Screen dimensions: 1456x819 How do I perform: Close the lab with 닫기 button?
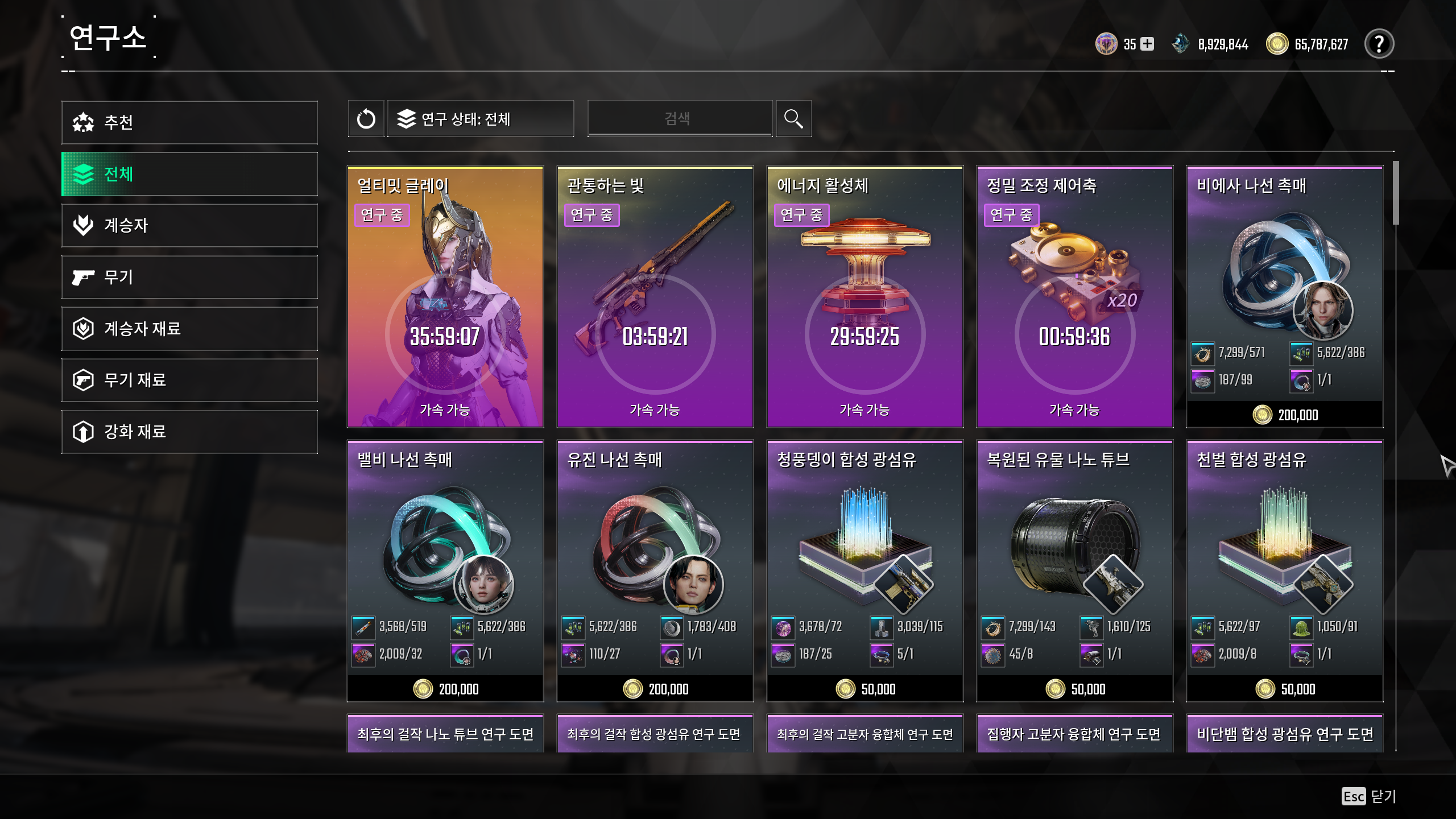[x=1370, y=796]
